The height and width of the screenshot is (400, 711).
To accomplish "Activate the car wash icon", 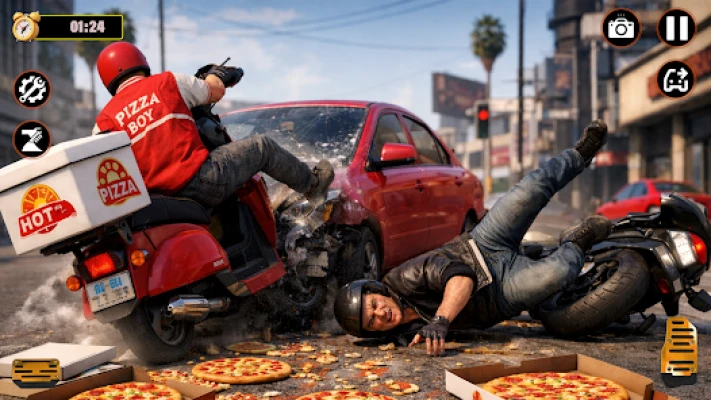I will [x=31, y=139].
